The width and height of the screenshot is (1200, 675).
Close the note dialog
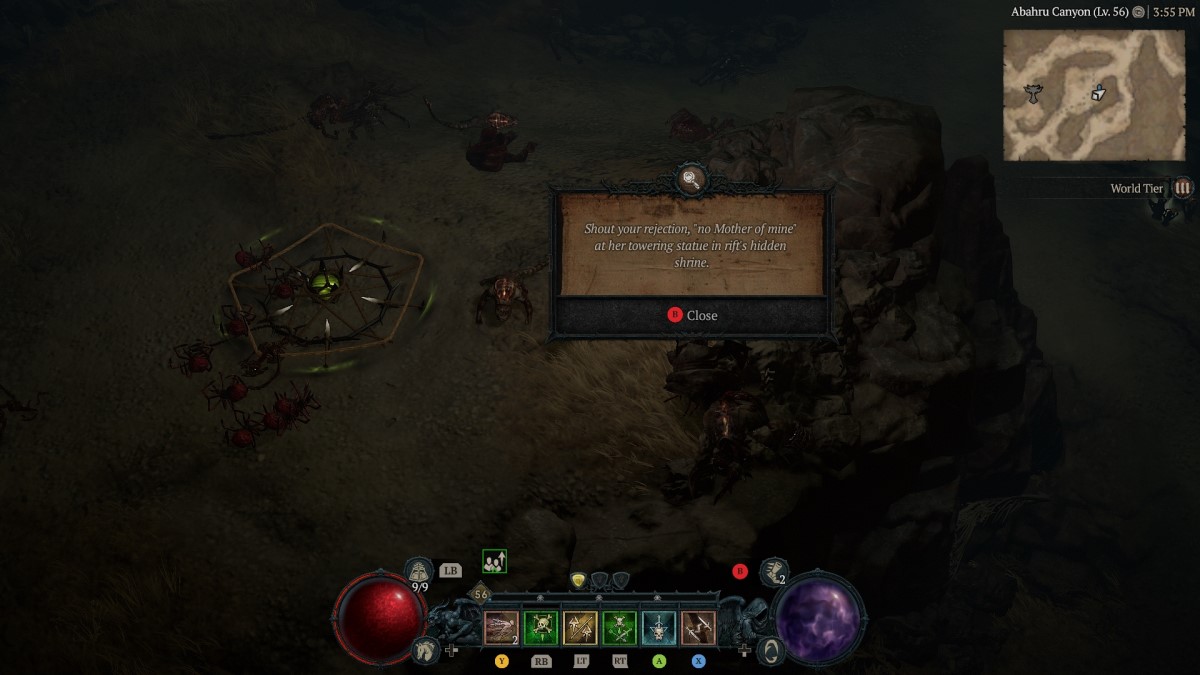click(x=692, y=315)
